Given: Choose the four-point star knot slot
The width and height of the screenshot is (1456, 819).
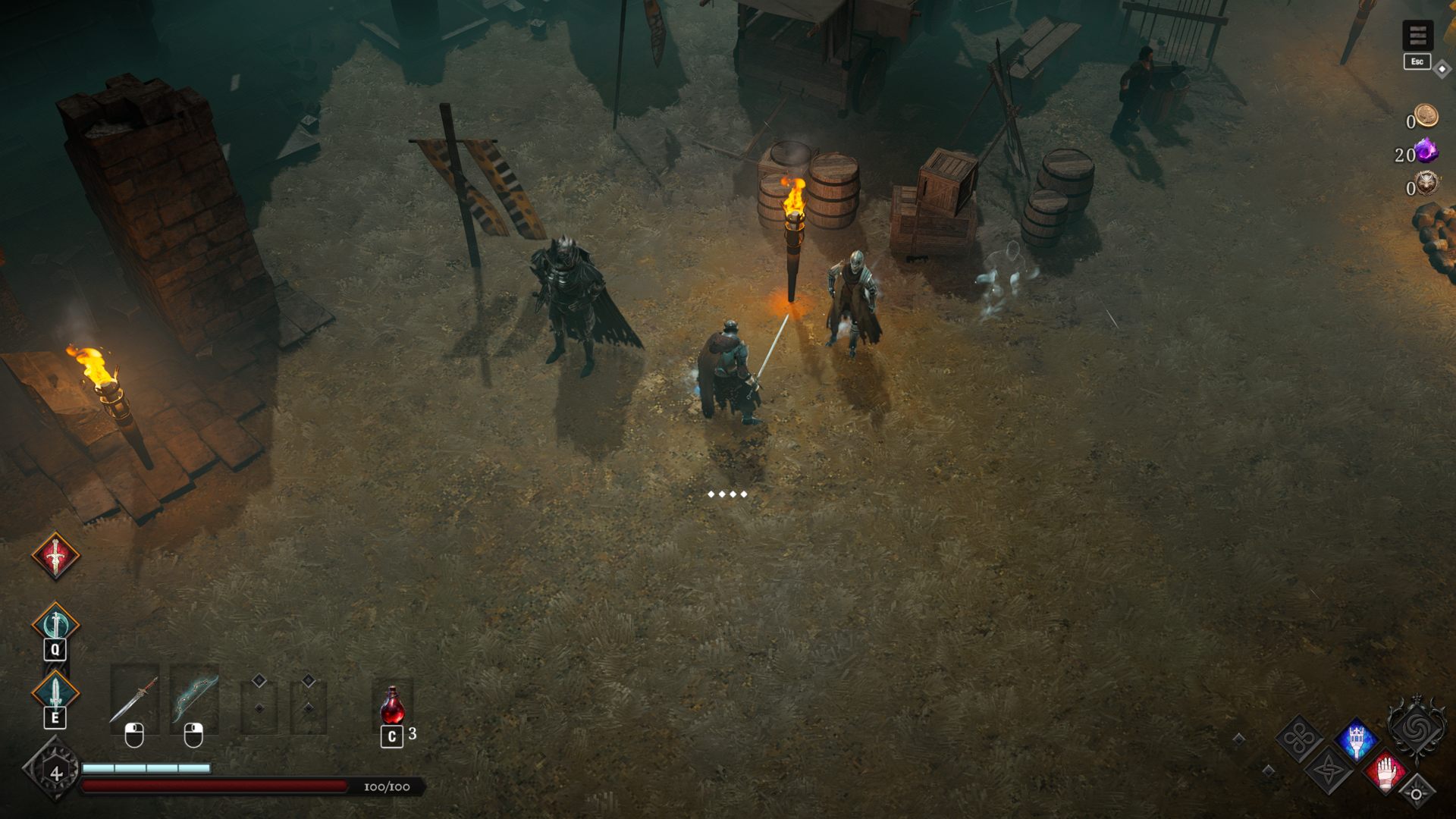Looking at the screenshot, I should [x=1328, y=770].
